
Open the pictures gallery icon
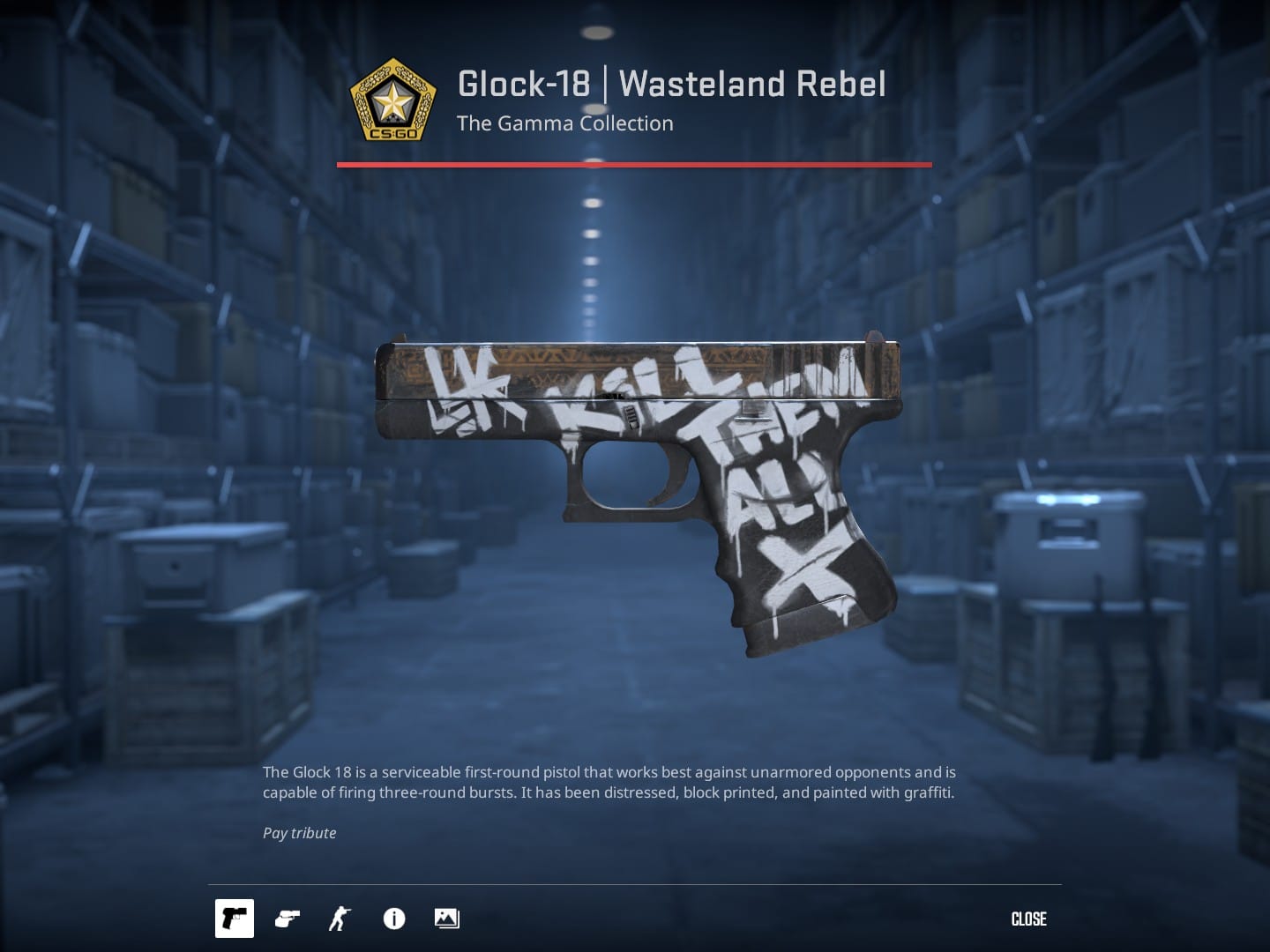point(447,919)
